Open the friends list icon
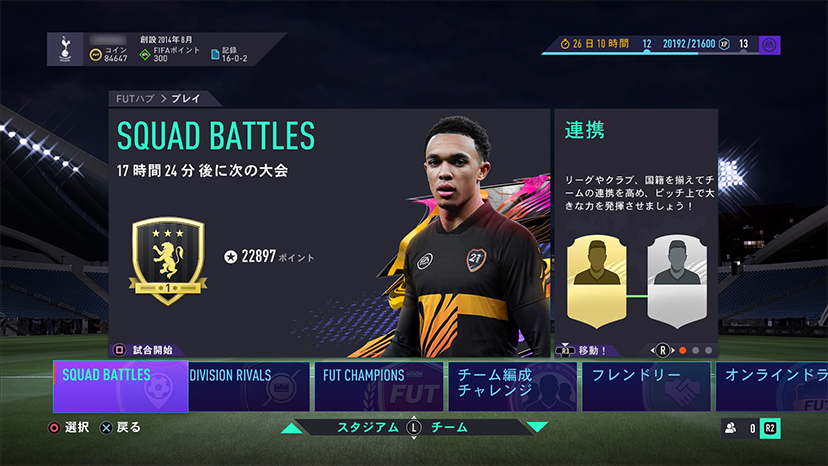 point(731,428)
